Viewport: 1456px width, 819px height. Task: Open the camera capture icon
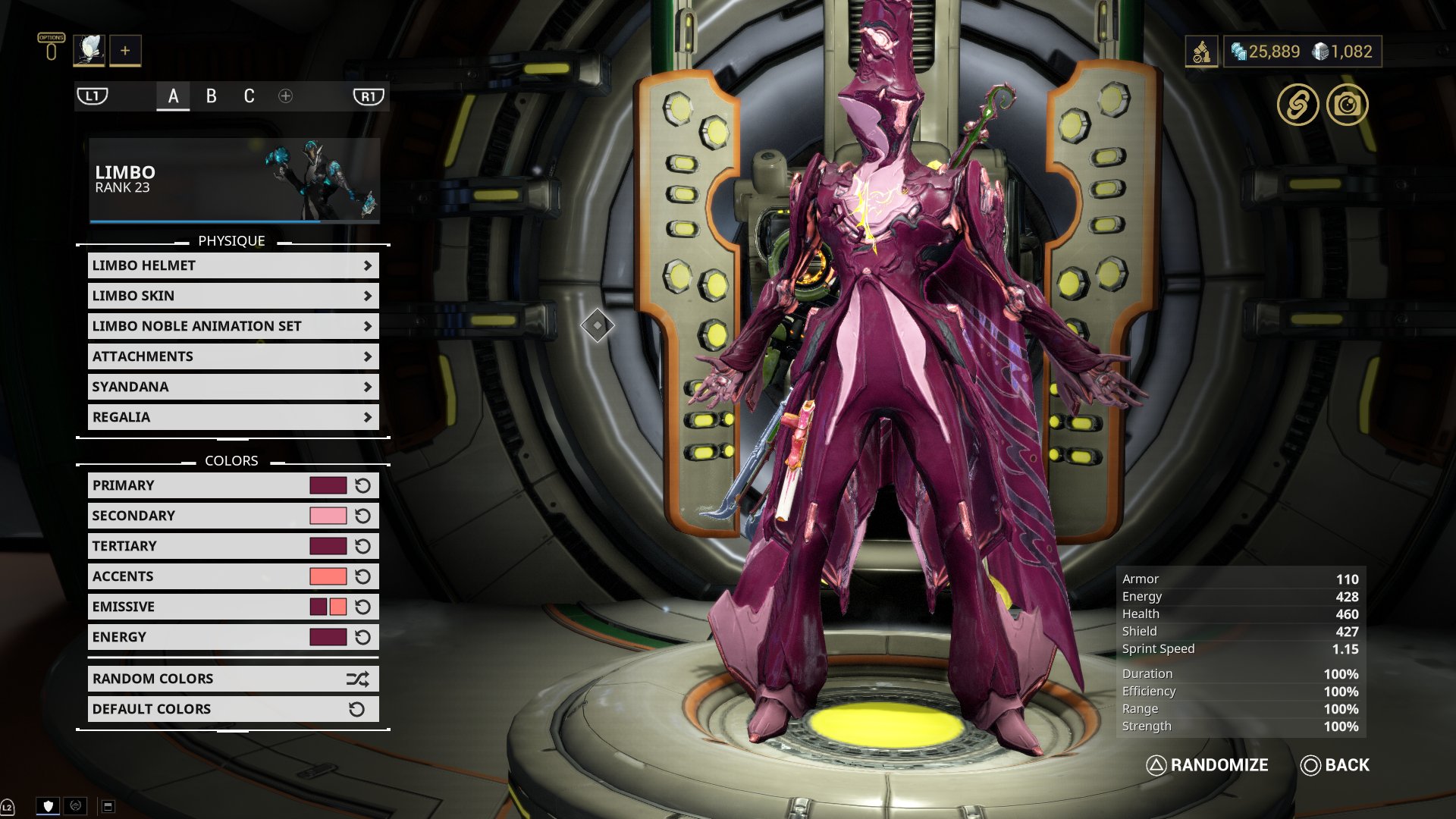[x=1347, y=105]
